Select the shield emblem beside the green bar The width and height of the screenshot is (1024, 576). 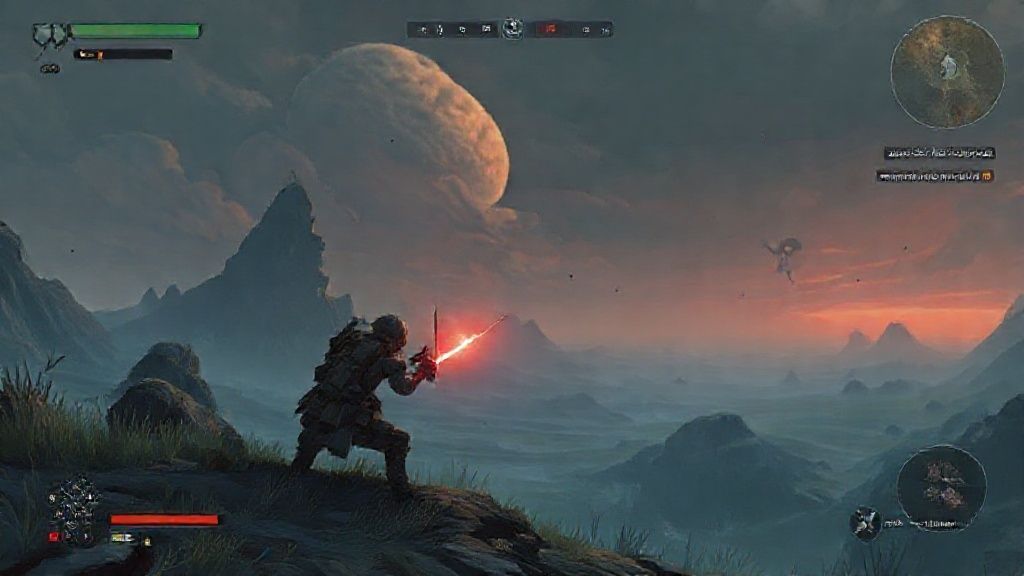(48, 35)
